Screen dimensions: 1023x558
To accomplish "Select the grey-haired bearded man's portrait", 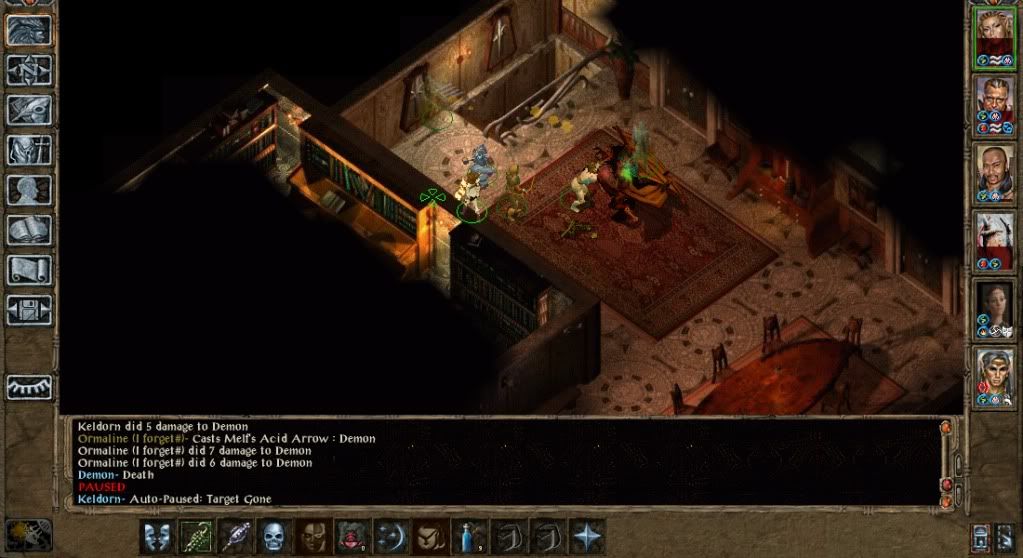I will coord(995,105).
